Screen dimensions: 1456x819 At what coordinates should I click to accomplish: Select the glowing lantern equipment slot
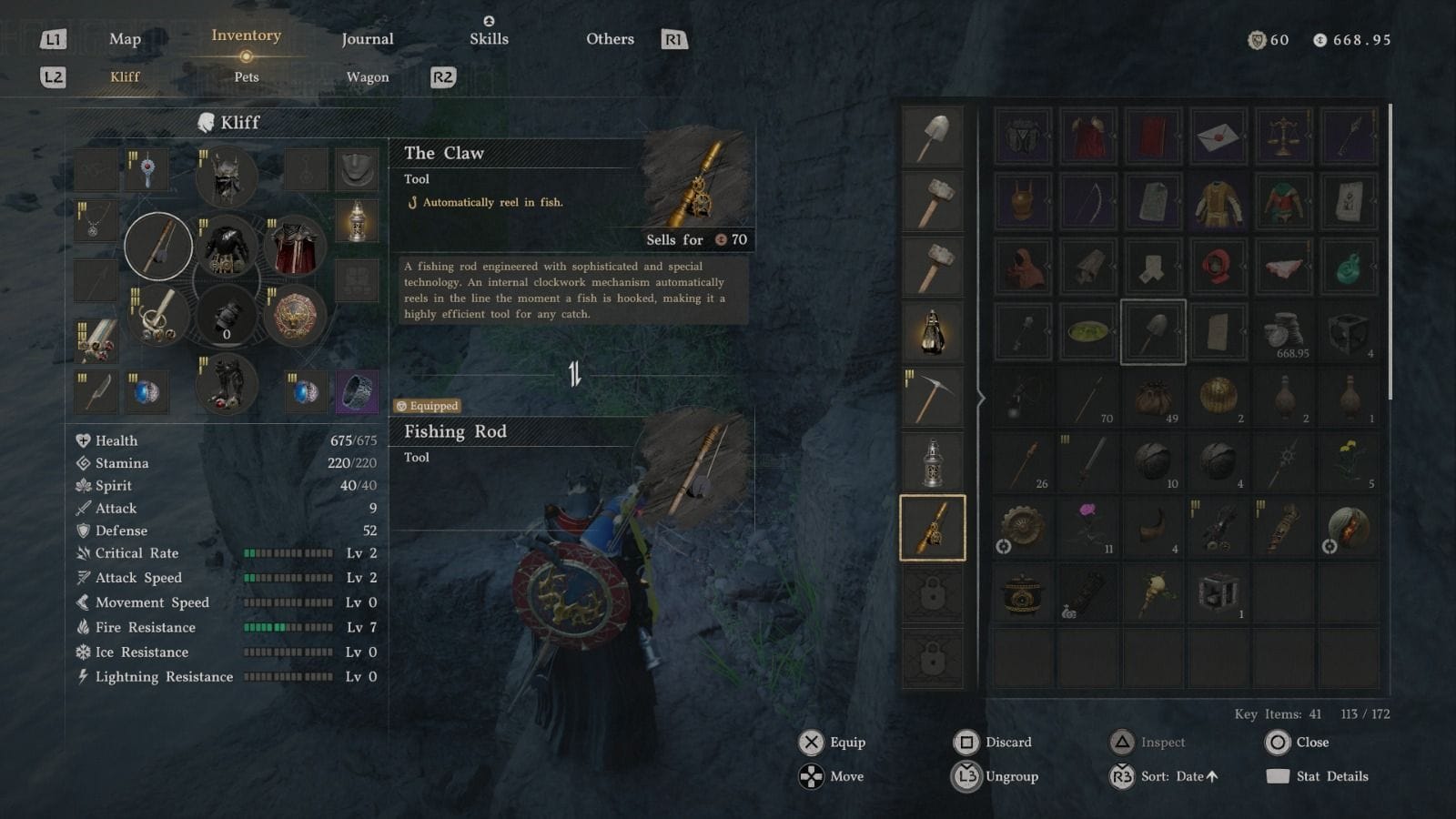(357, 221)
